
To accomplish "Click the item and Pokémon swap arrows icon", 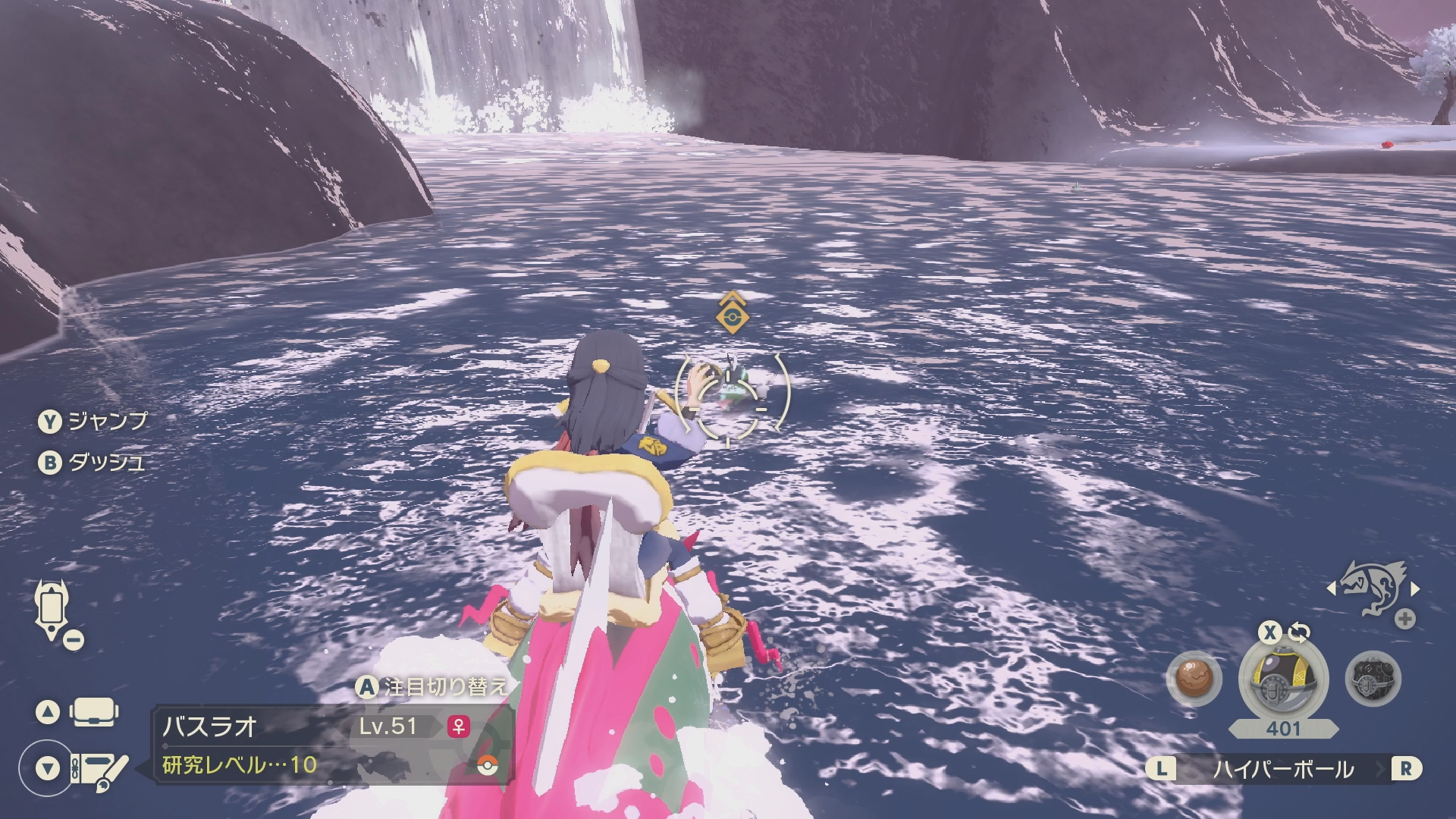I will coord(1299,632).
